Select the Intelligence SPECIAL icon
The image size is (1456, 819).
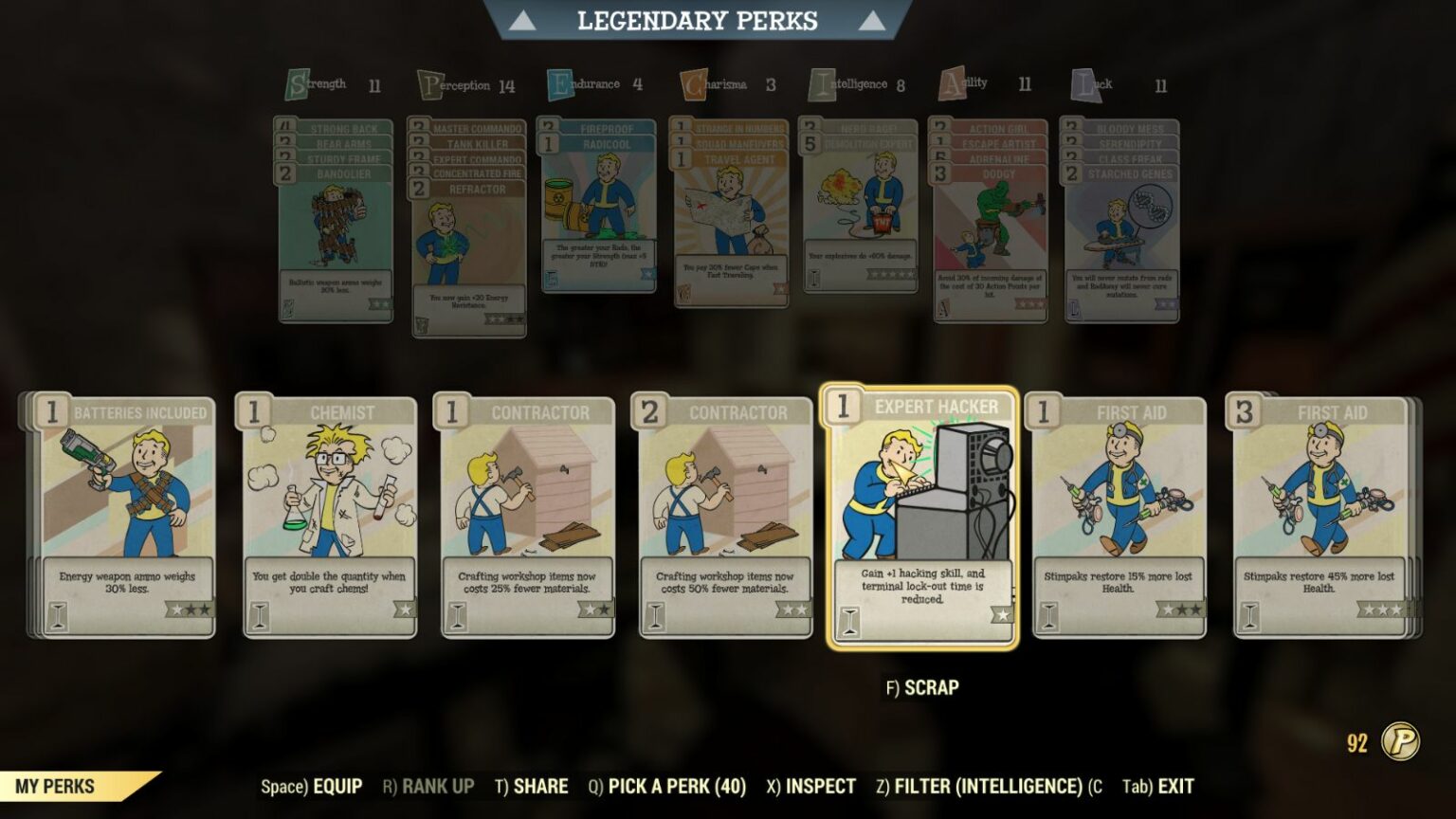(x=821, y=82)
